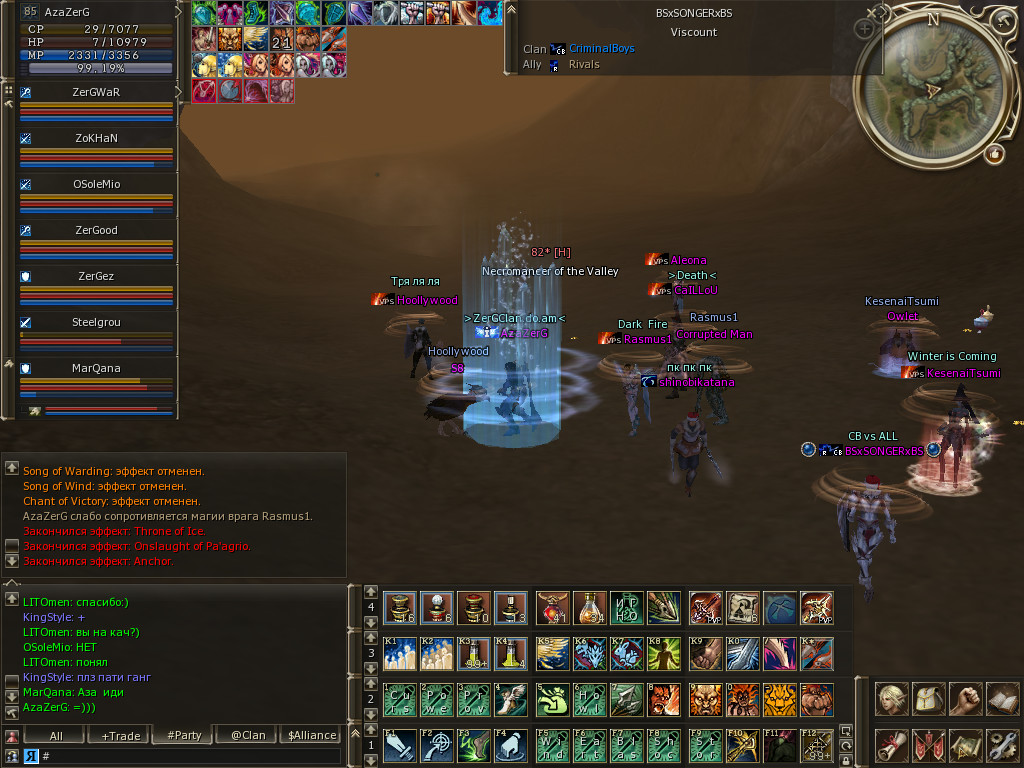The height and width of the screenshot is (768, 1024).
Task: Show the $Alliance chat tab
Action: tap(311, 735)
